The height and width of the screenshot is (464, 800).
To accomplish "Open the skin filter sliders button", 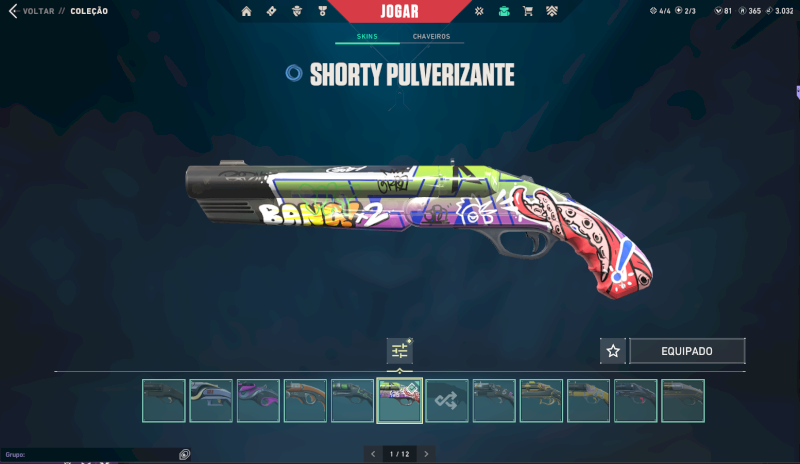I will click(x=400, y=350).
